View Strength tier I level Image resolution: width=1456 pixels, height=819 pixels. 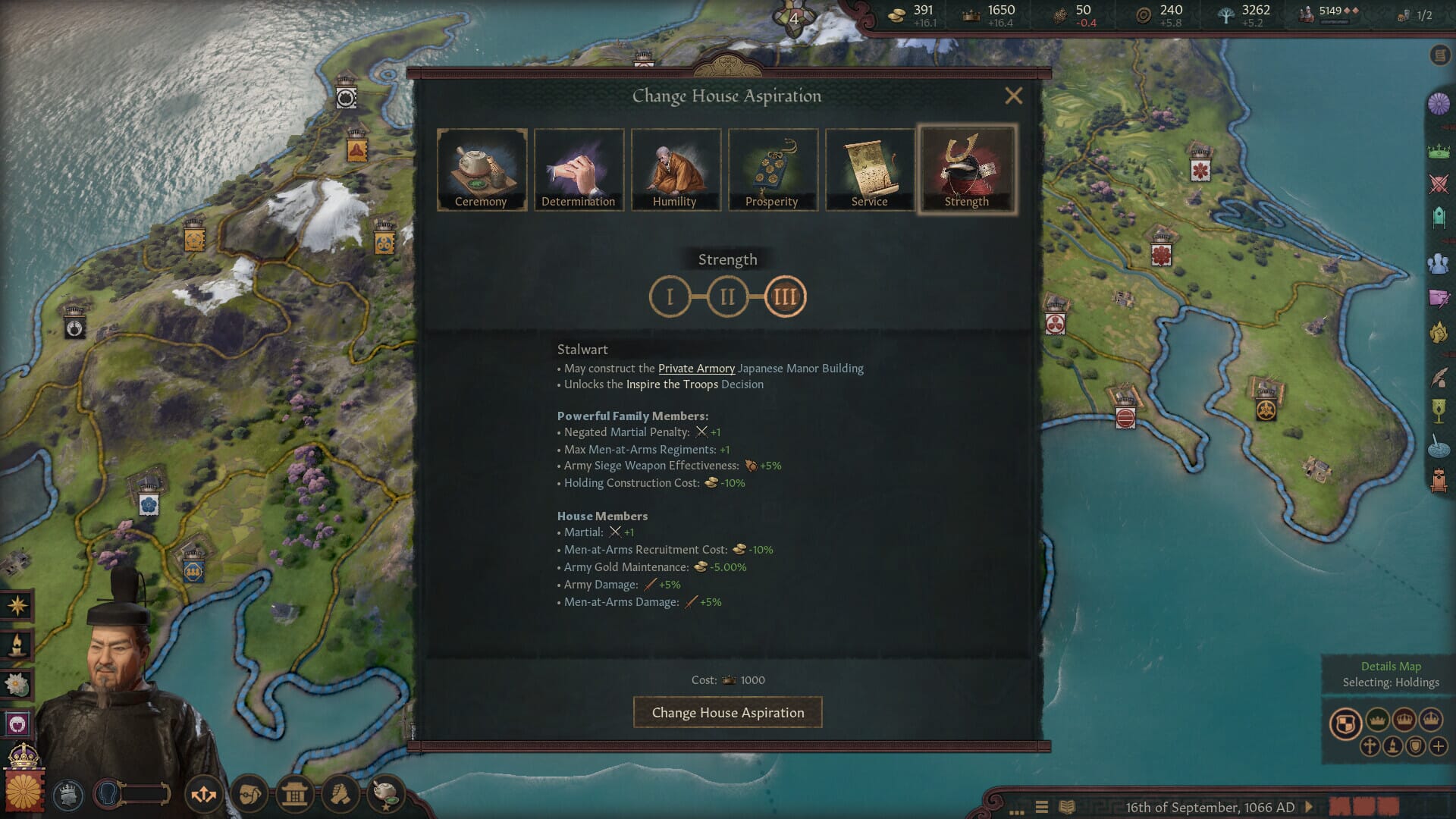click(x=670, y=297)
